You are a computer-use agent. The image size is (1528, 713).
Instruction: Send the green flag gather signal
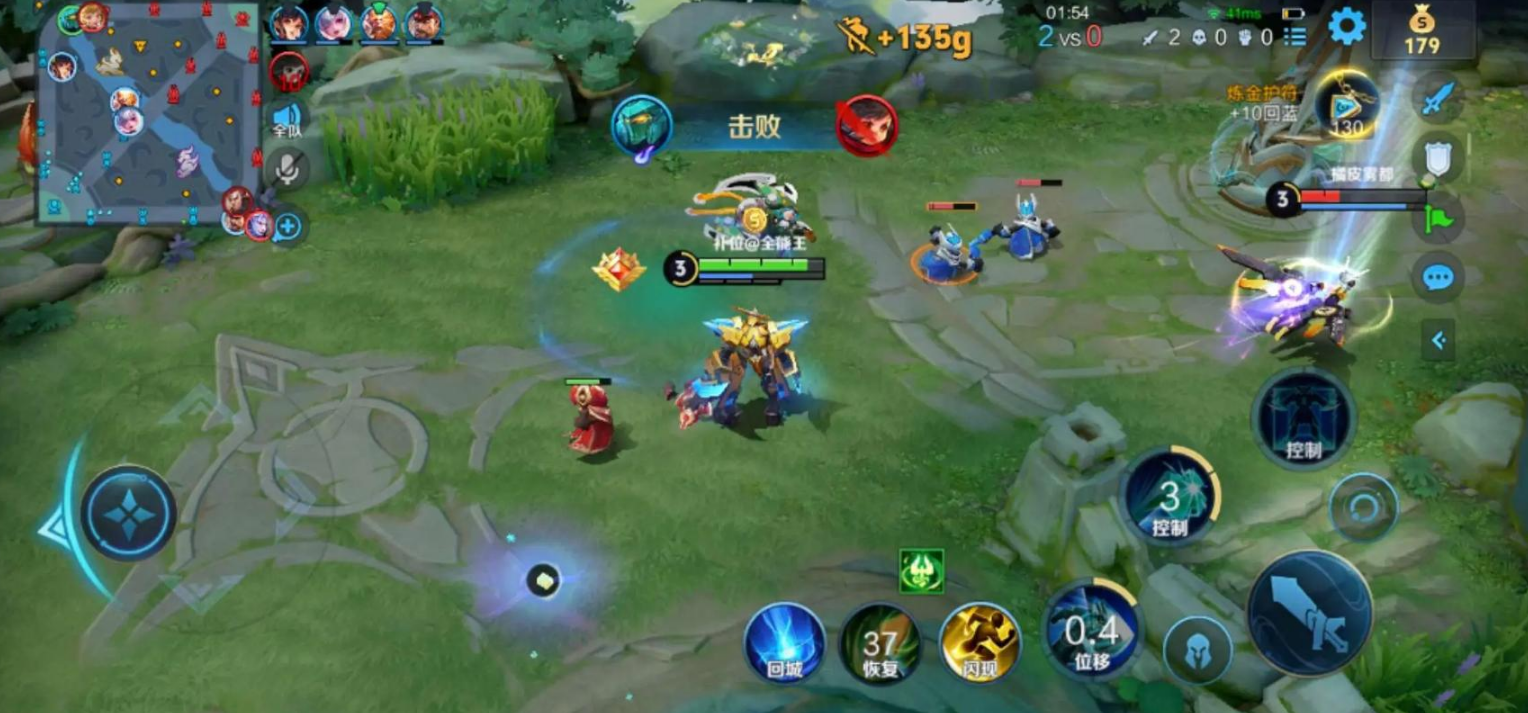(1437, 218)
